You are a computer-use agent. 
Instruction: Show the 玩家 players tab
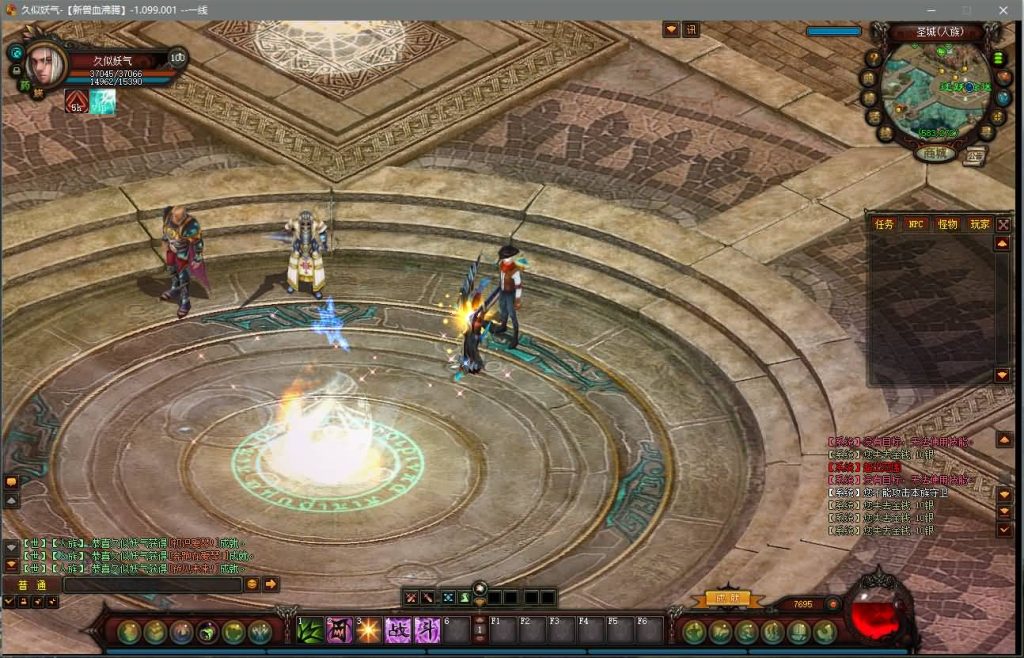[x=979, y=225]
